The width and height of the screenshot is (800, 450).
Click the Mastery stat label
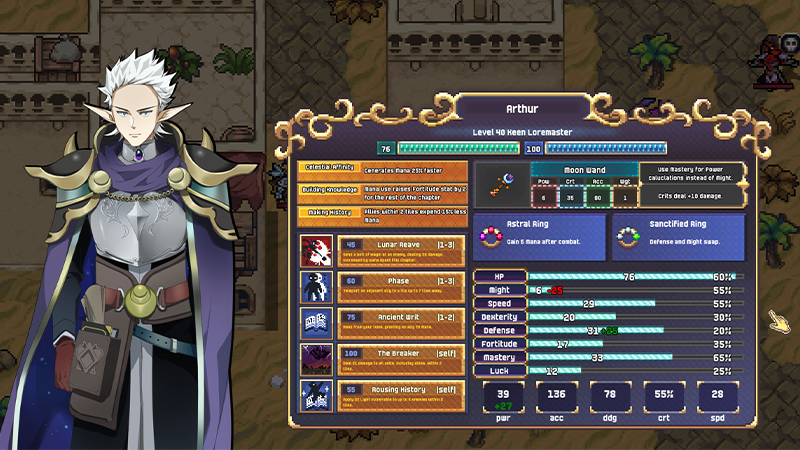pyautogui.click(x=499, y=357)
